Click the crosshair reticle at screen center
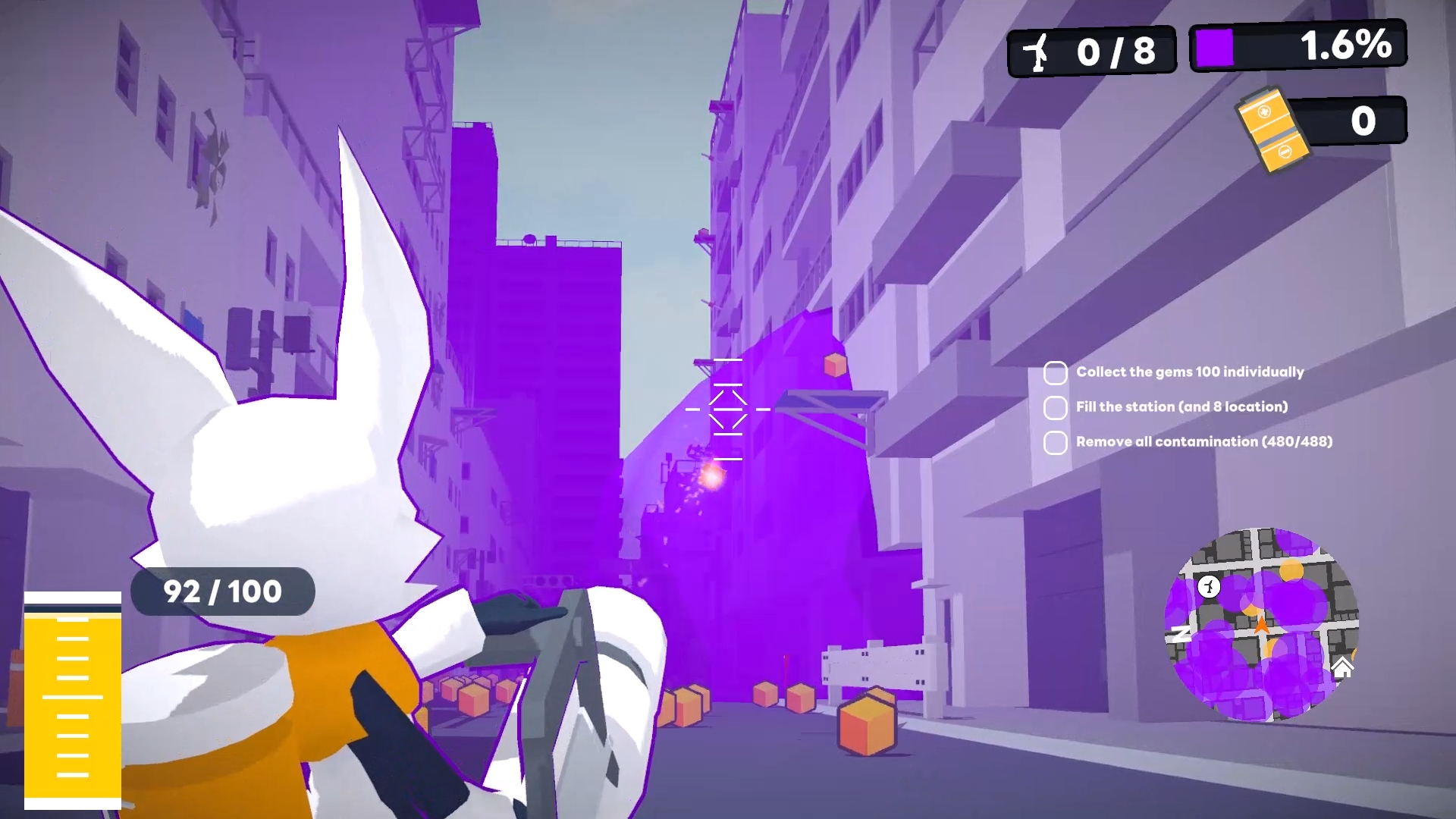The image size is (1456, 819). pos(729,410)
